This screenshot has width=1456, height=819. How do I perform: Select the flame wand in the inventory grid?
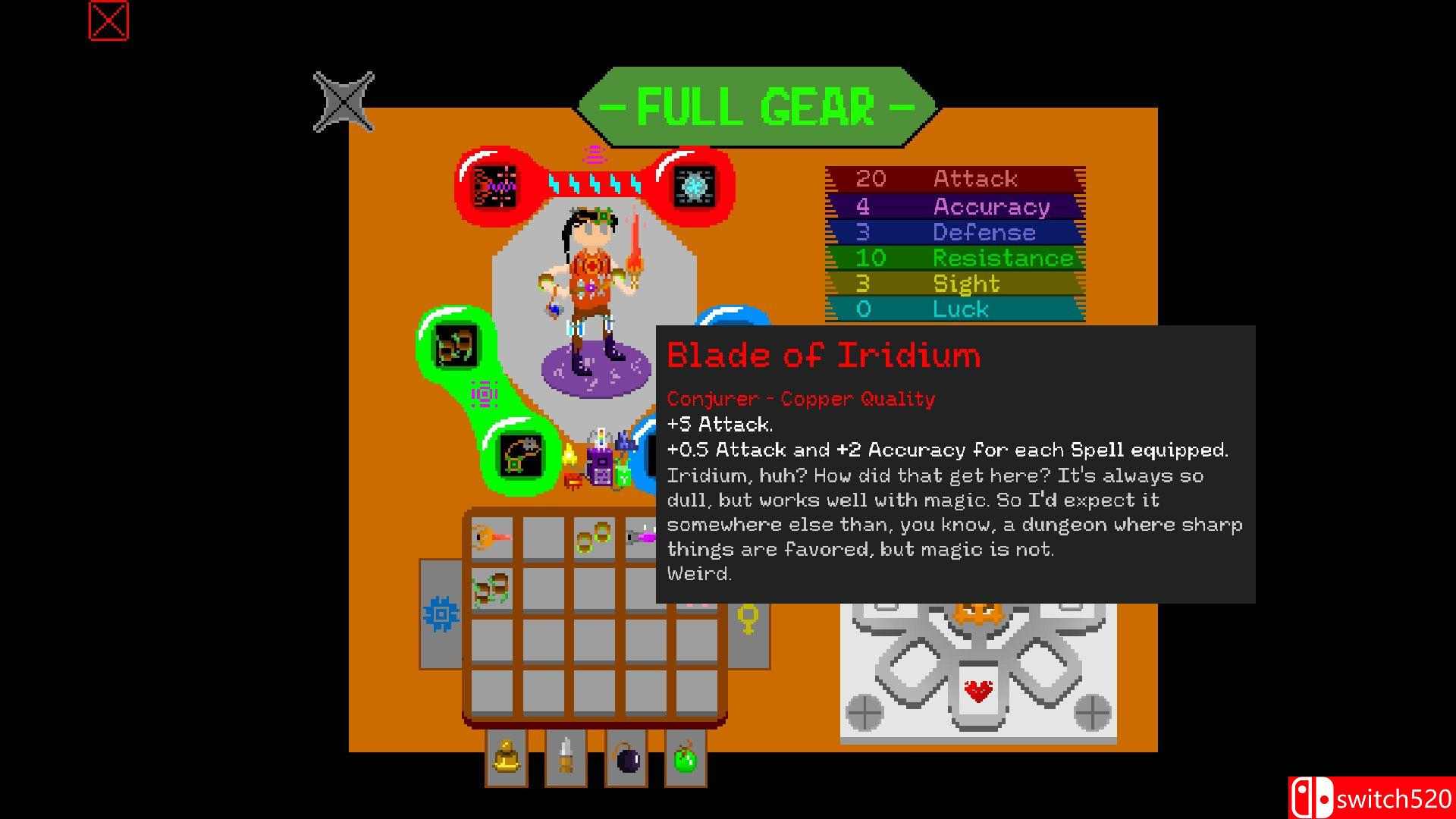[492, 538]
